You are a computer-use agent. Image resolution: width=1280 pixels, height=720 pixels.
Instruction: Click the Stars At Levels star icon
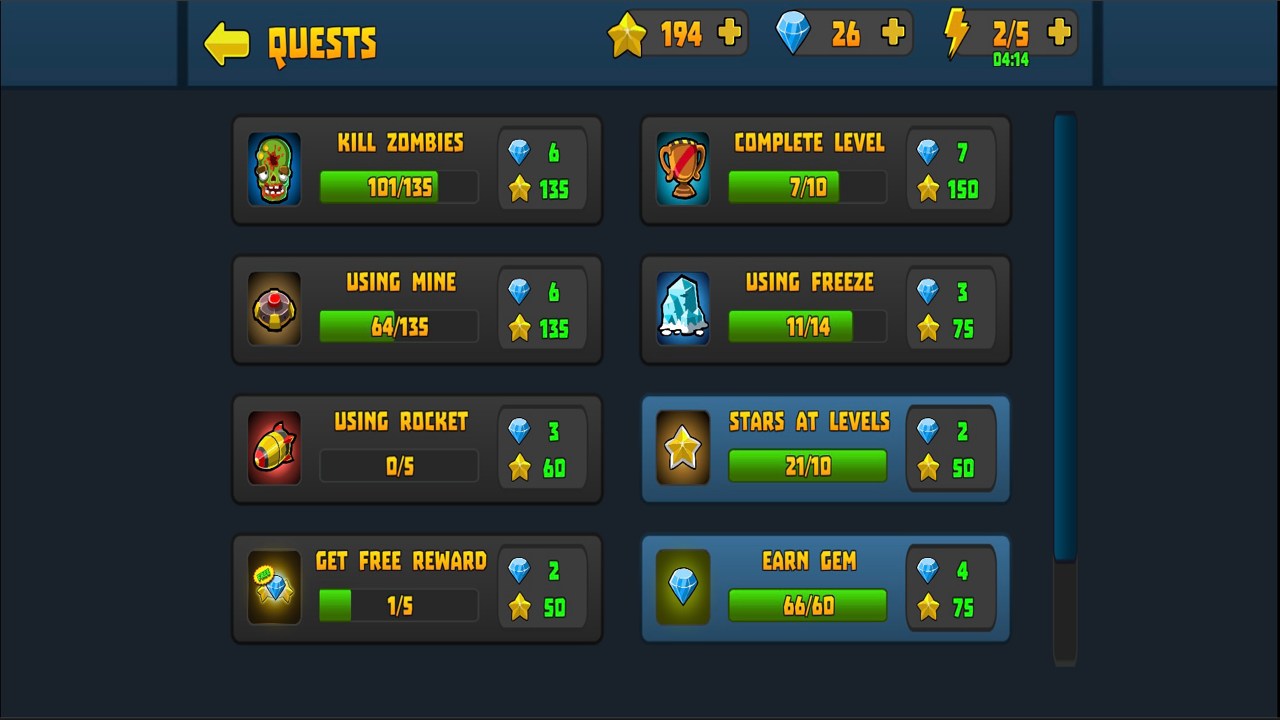pyautogui.click(x=683, y=448)
